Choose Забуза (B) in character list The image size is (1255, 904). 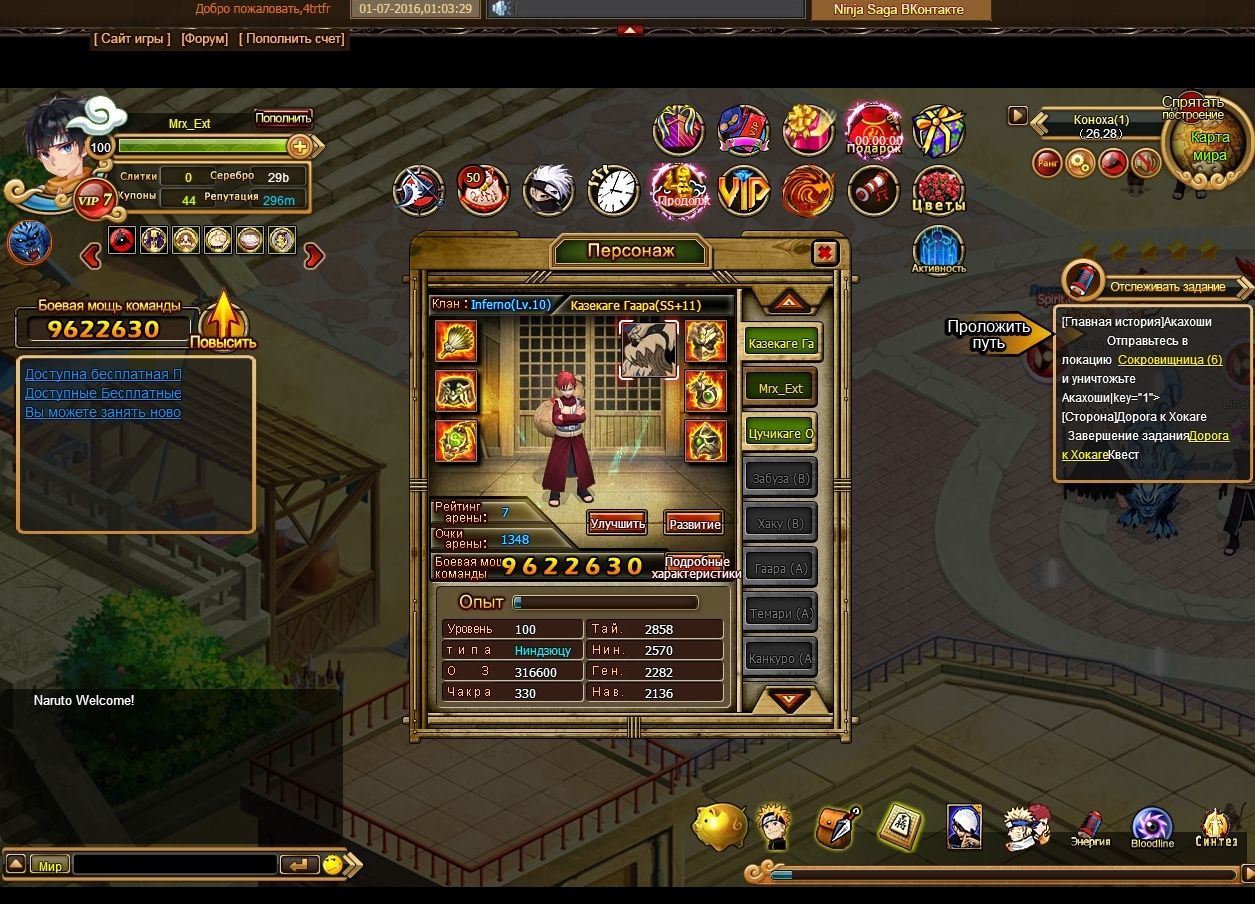[x=781, y=478]
